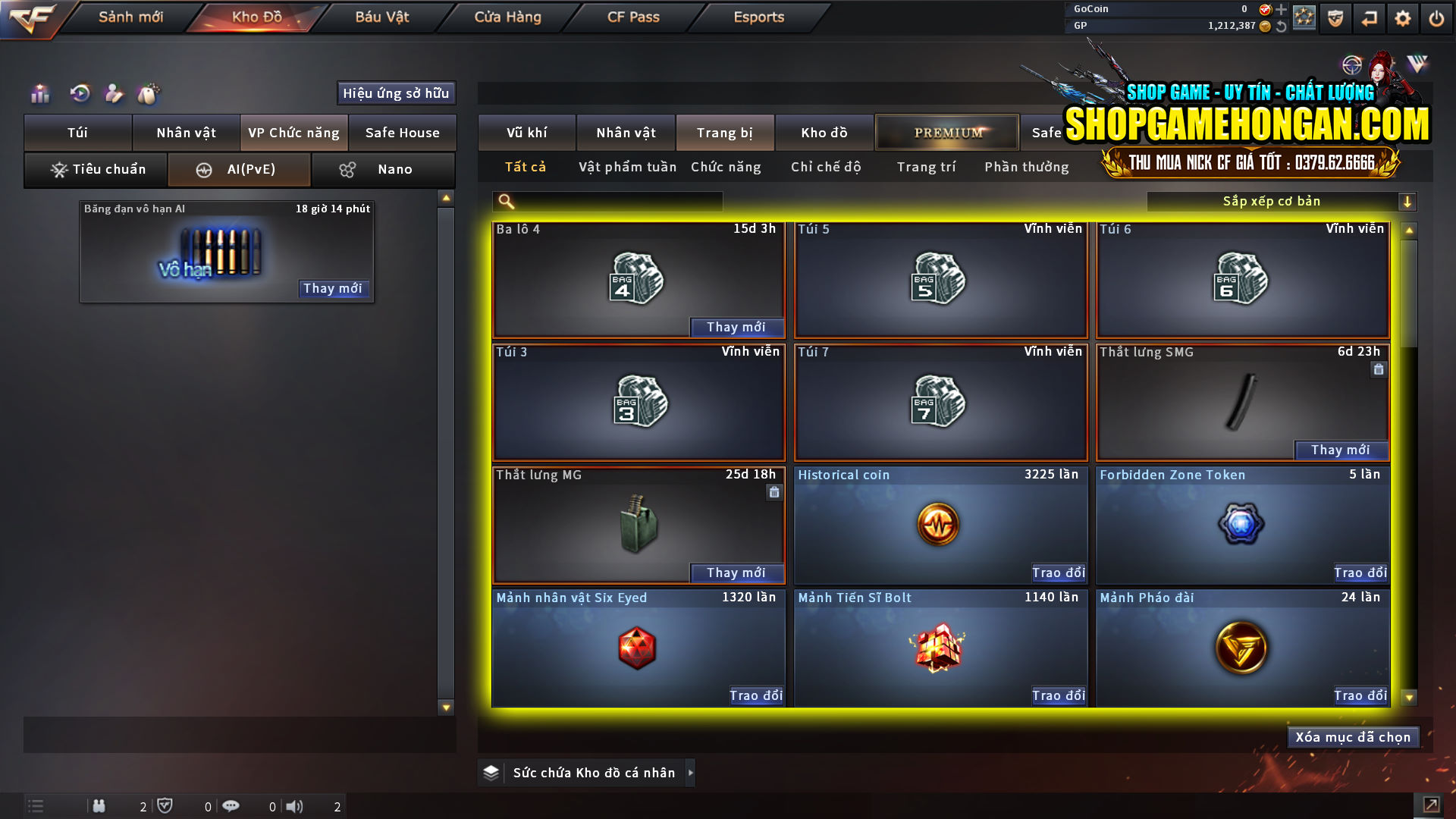This screenshot has width=1456, height=819.
Task: Click the CF shield security icon top-right
Action: 1335,18
